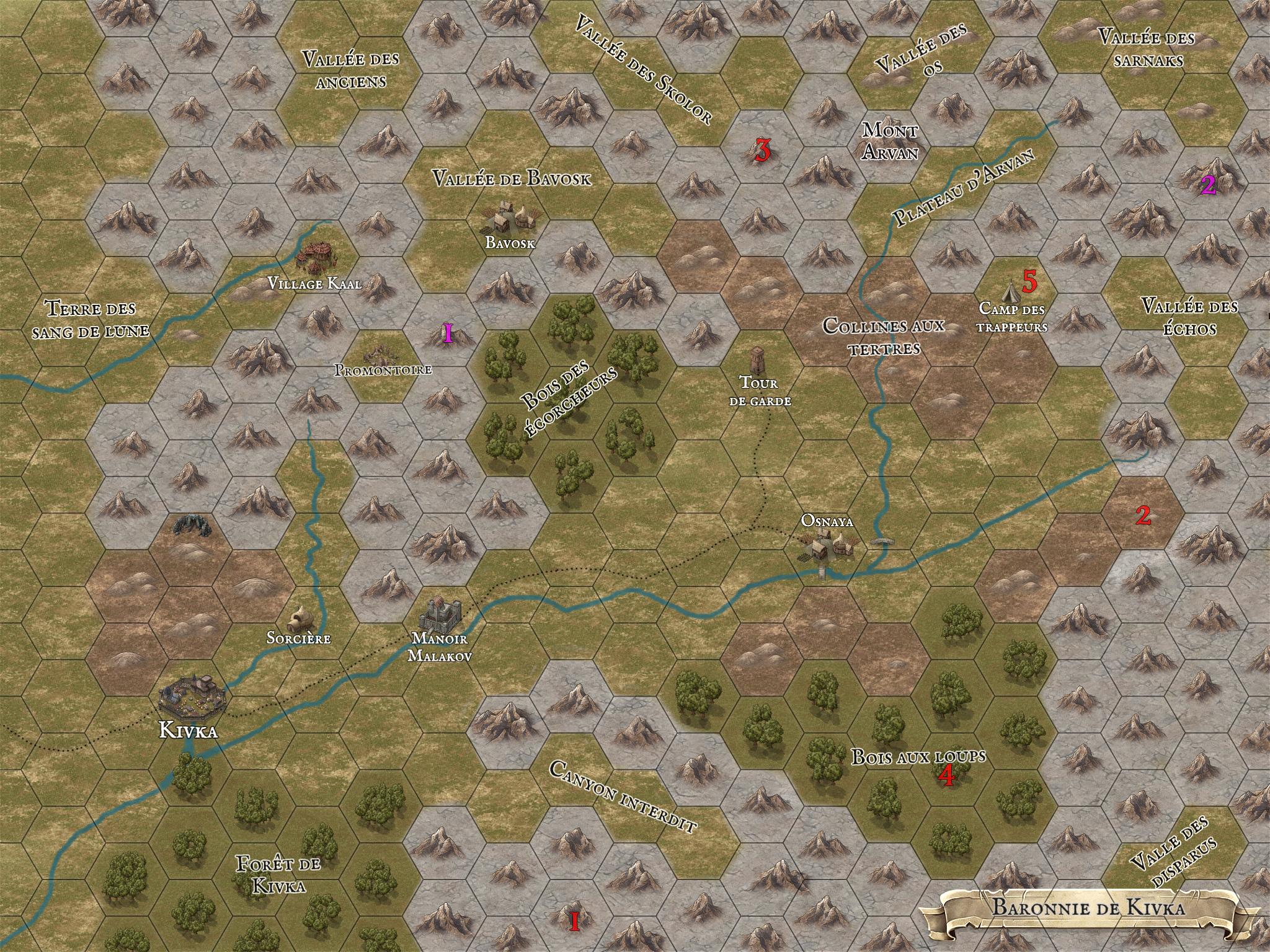Select the red number 3 marker
The height and width of the screenshot is (952, 1270).
762,151
